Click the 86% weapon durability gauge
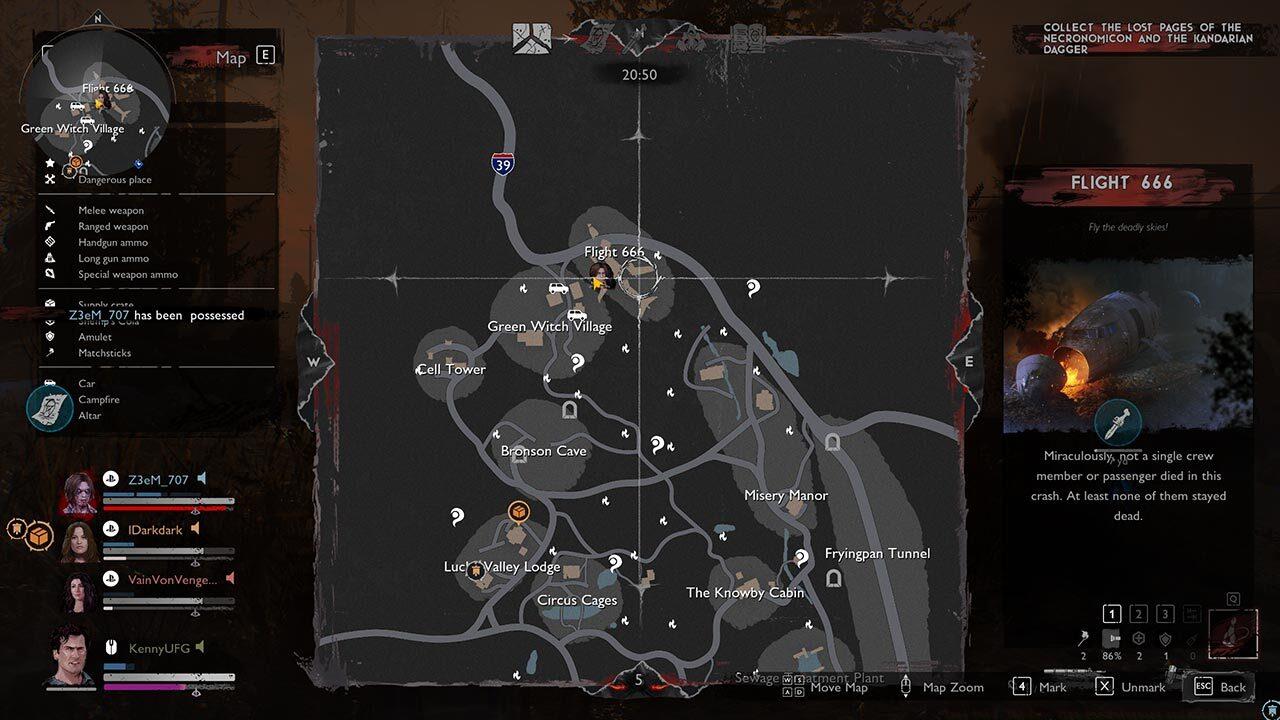1280x720 pixels. (1112, 645)
